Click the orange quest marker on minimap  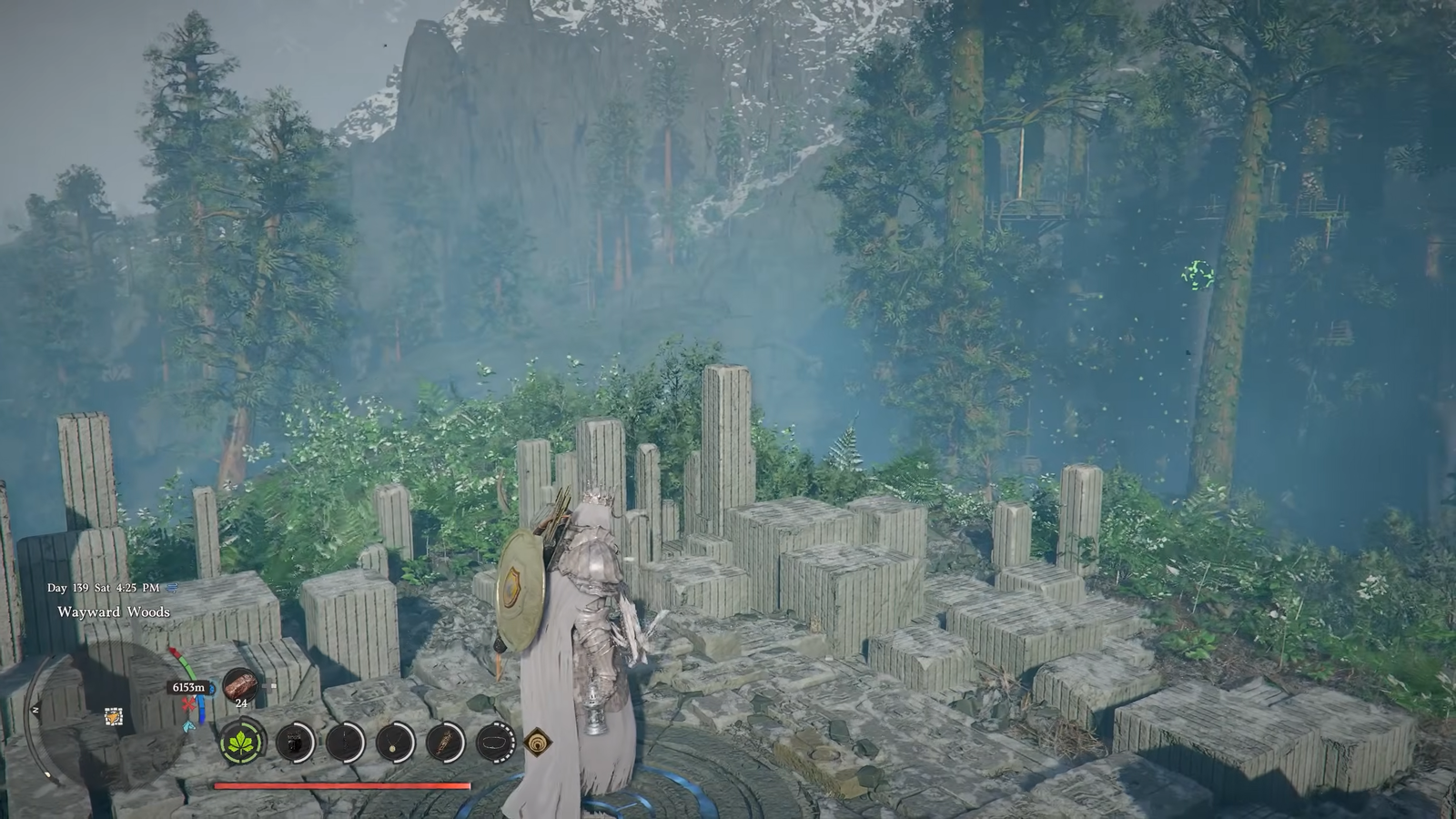(113, 717)
